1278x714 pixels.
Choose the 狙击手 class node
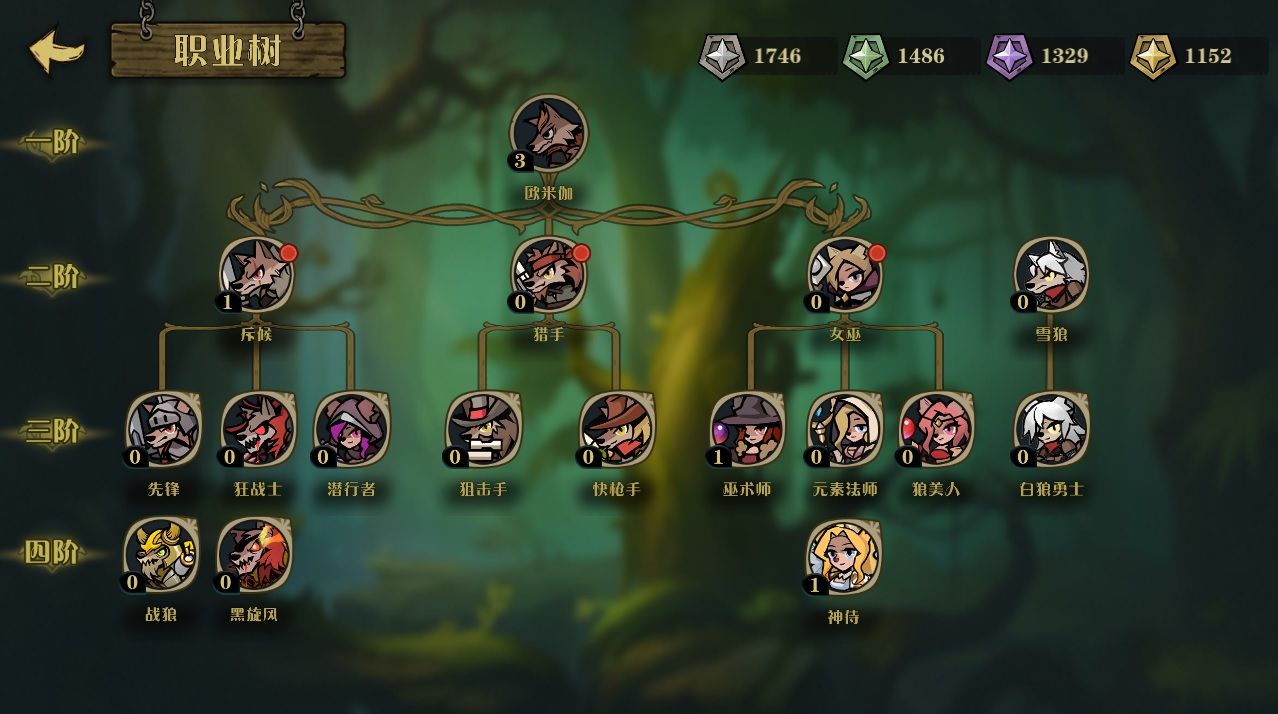click(484, 429)
